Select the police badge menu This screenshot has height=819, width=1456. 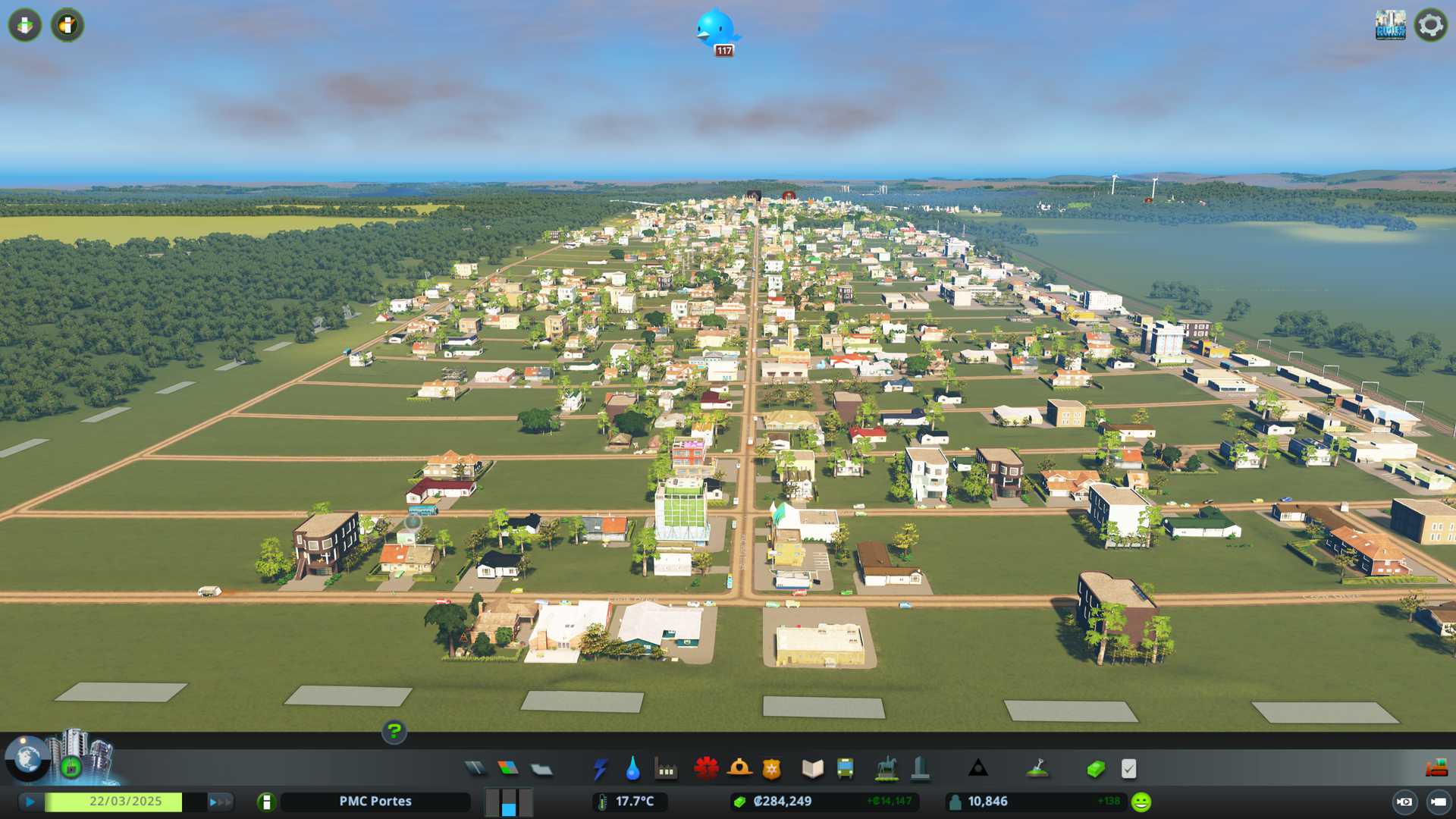(x=771, y=769)
